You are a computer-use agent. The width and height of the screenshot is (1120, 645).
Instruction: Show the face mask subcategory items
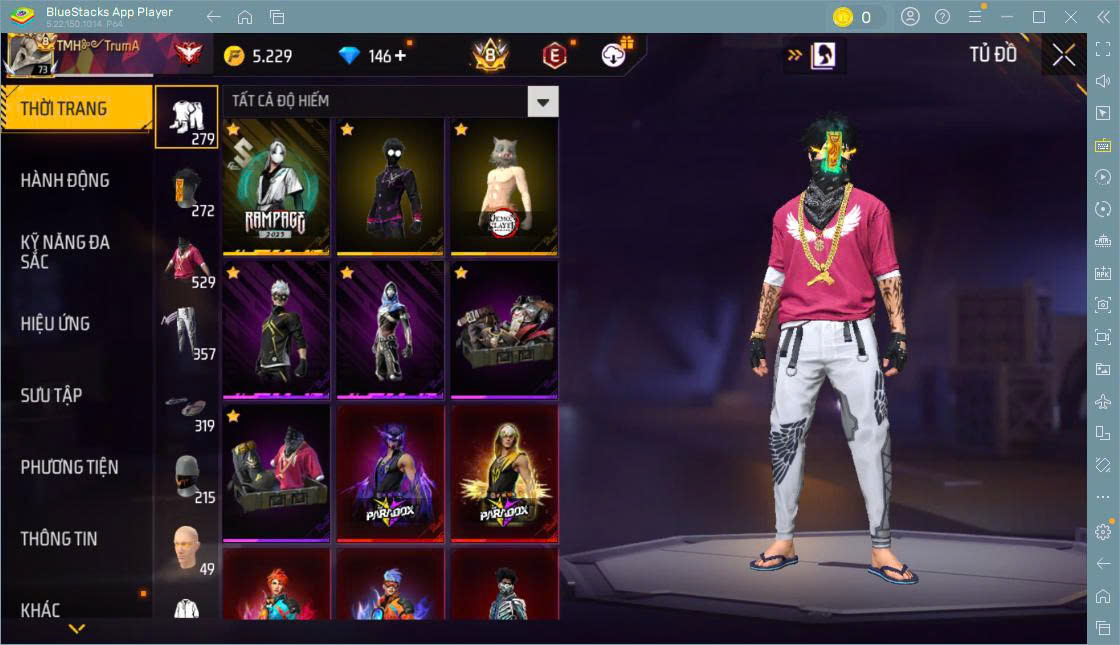tap(186, 480)
